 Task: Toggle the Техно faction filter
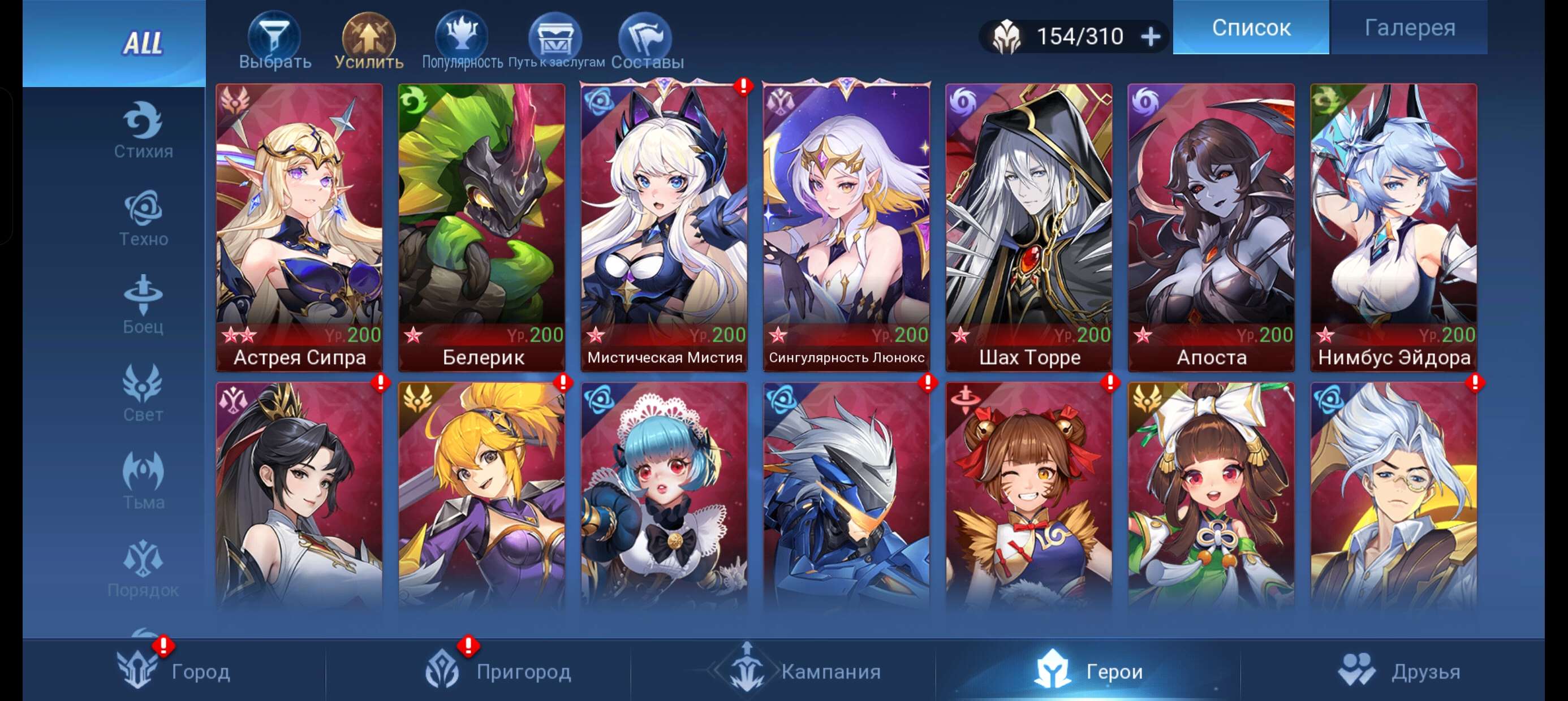click(x=141, y=216)
